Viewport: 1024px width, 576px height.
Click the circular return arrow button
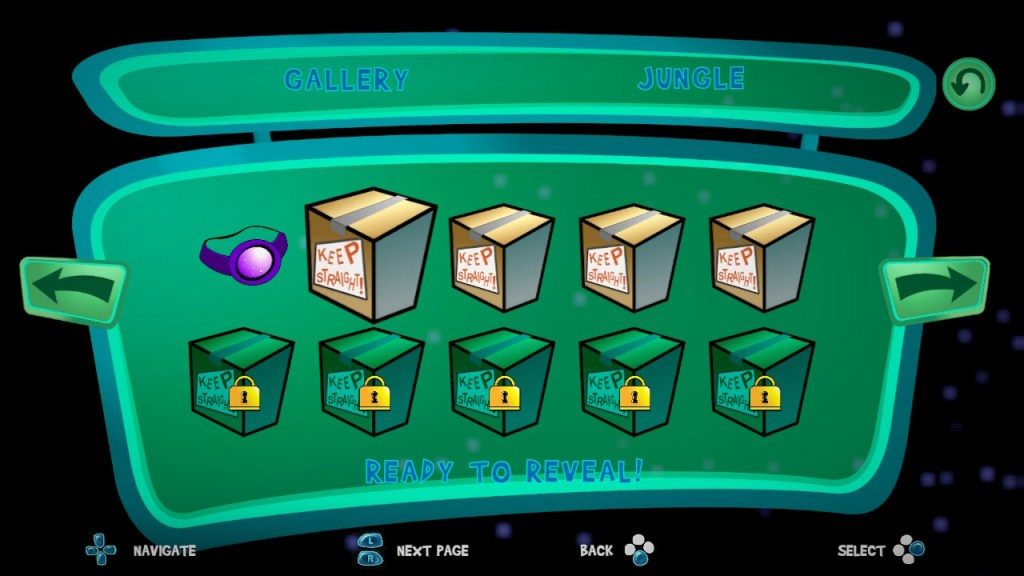968,84
